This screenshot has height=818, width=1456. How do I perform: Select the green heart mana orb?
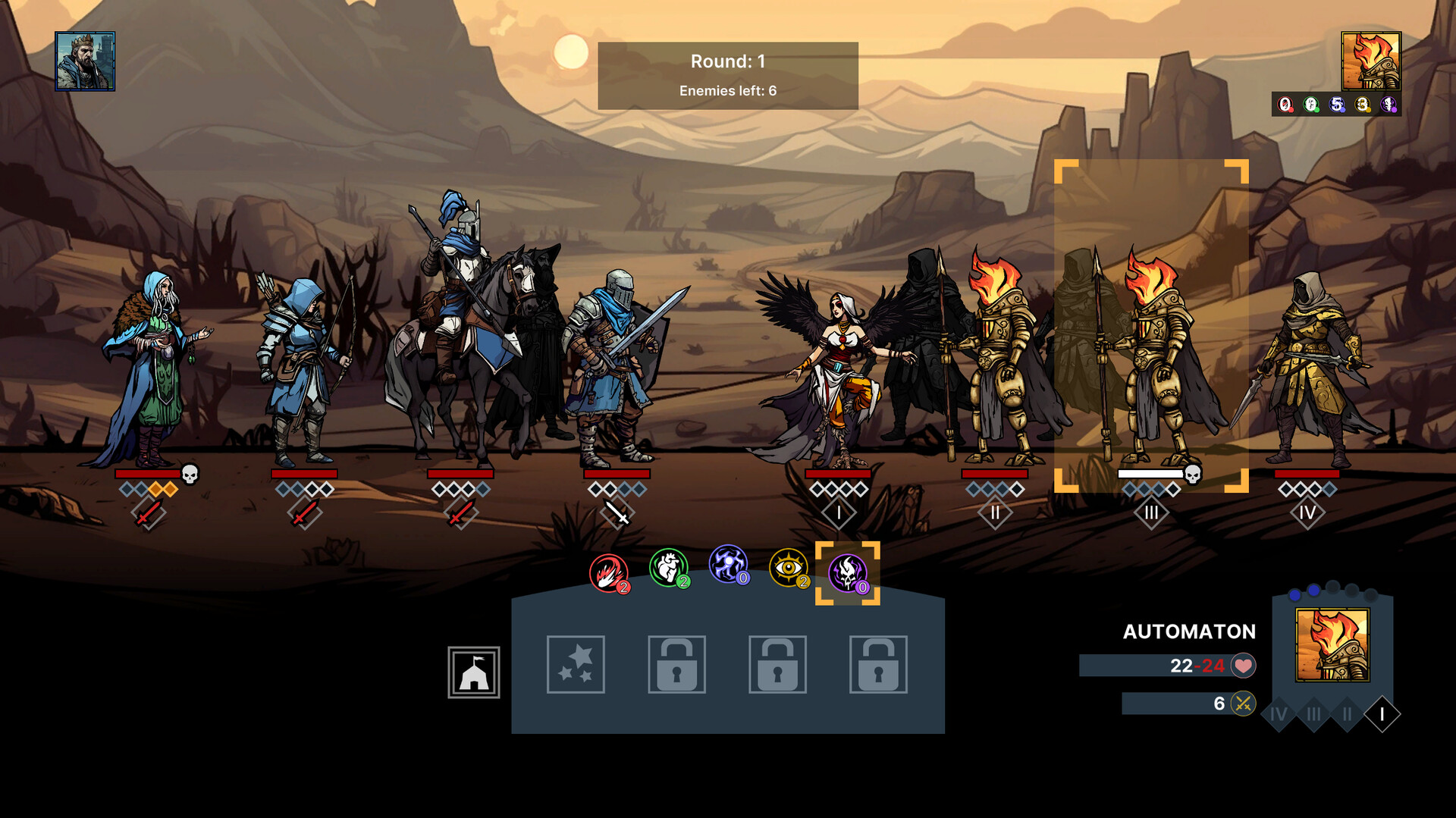tap(668, 568)
